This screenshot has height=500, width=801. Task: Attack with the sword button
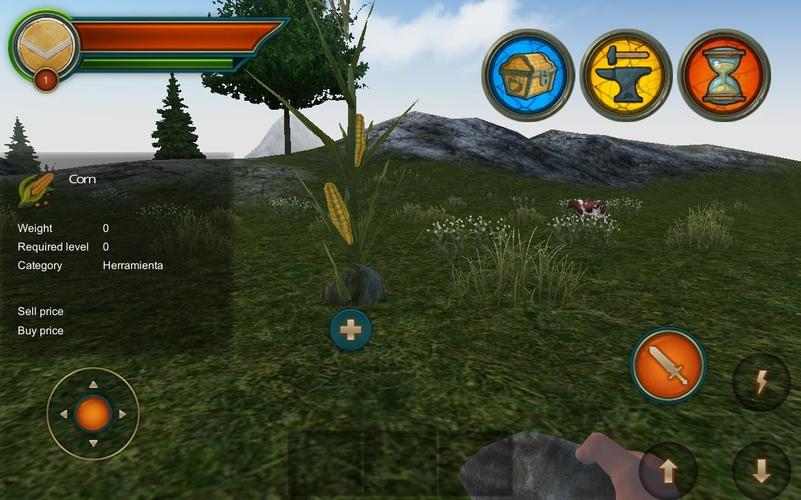tap(668, 365)
